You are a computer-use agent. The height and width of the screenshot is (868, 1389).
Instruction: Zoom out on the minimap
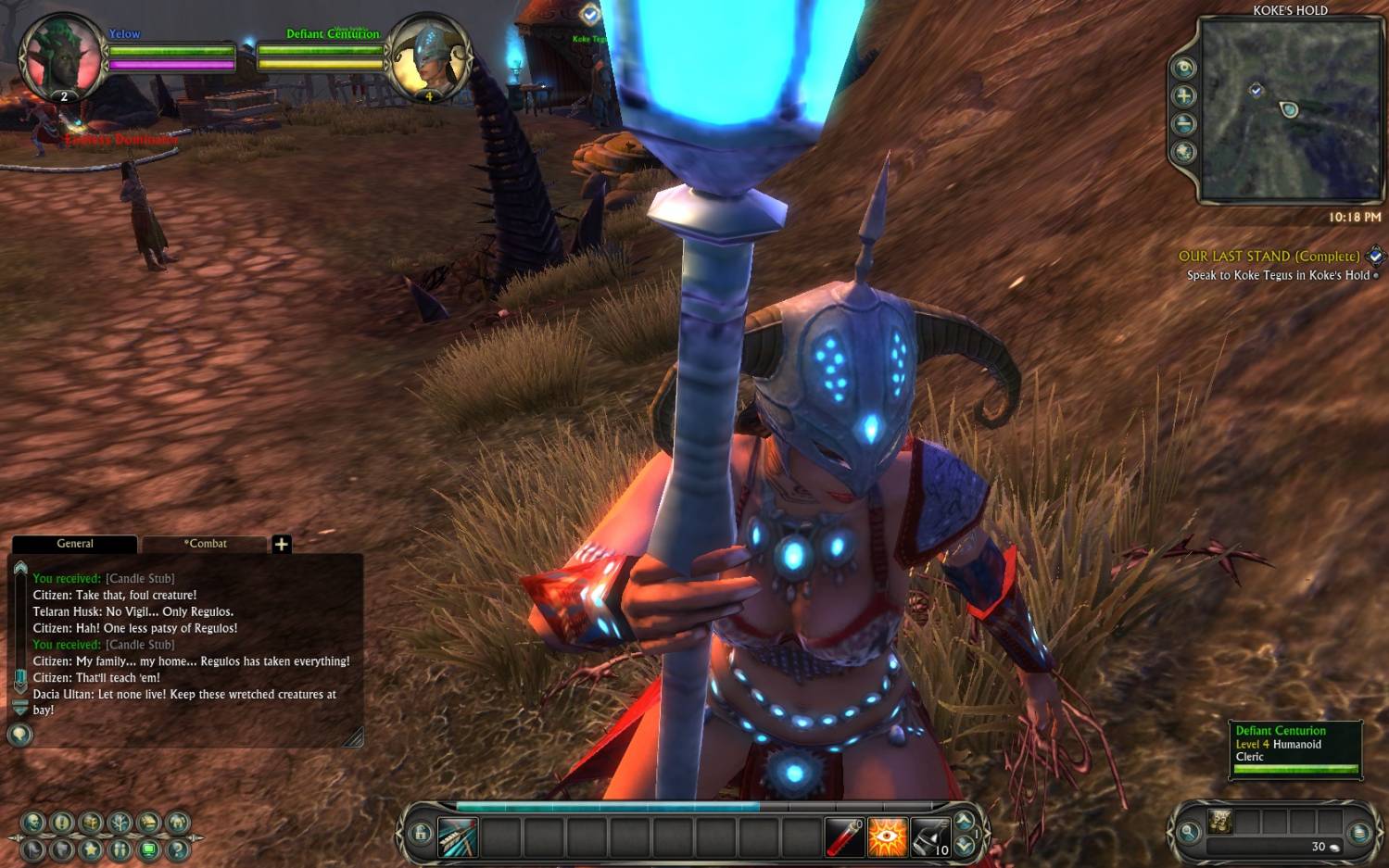(x=1184, y=124)
